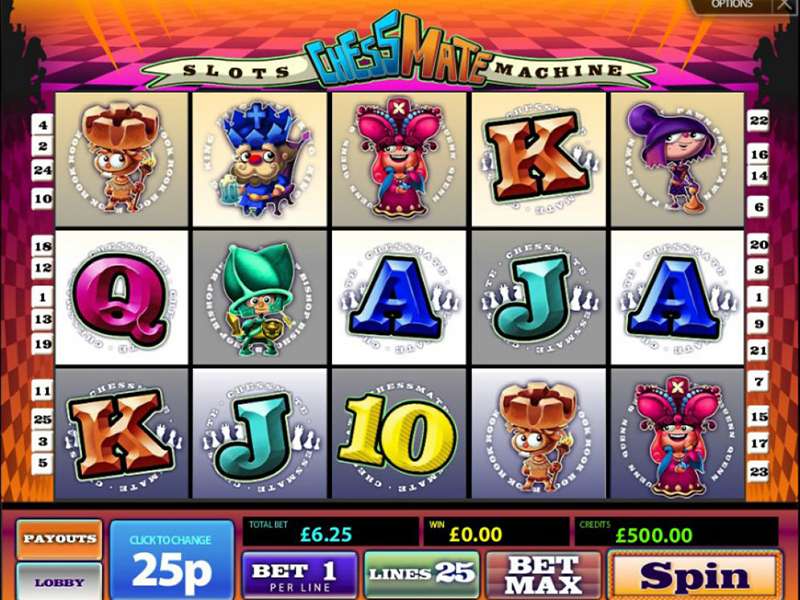Click the payline 21 marker
Screen dimensions: 800x600
pyautogui.click(x=757, y=350)
